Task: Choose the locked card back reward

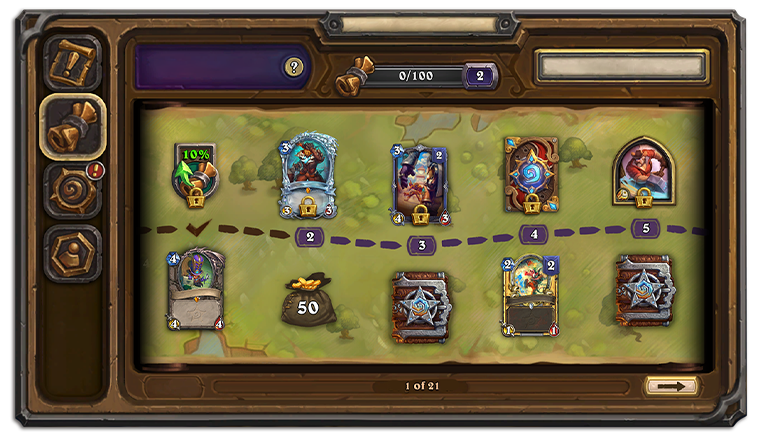Action: [531, 175]
